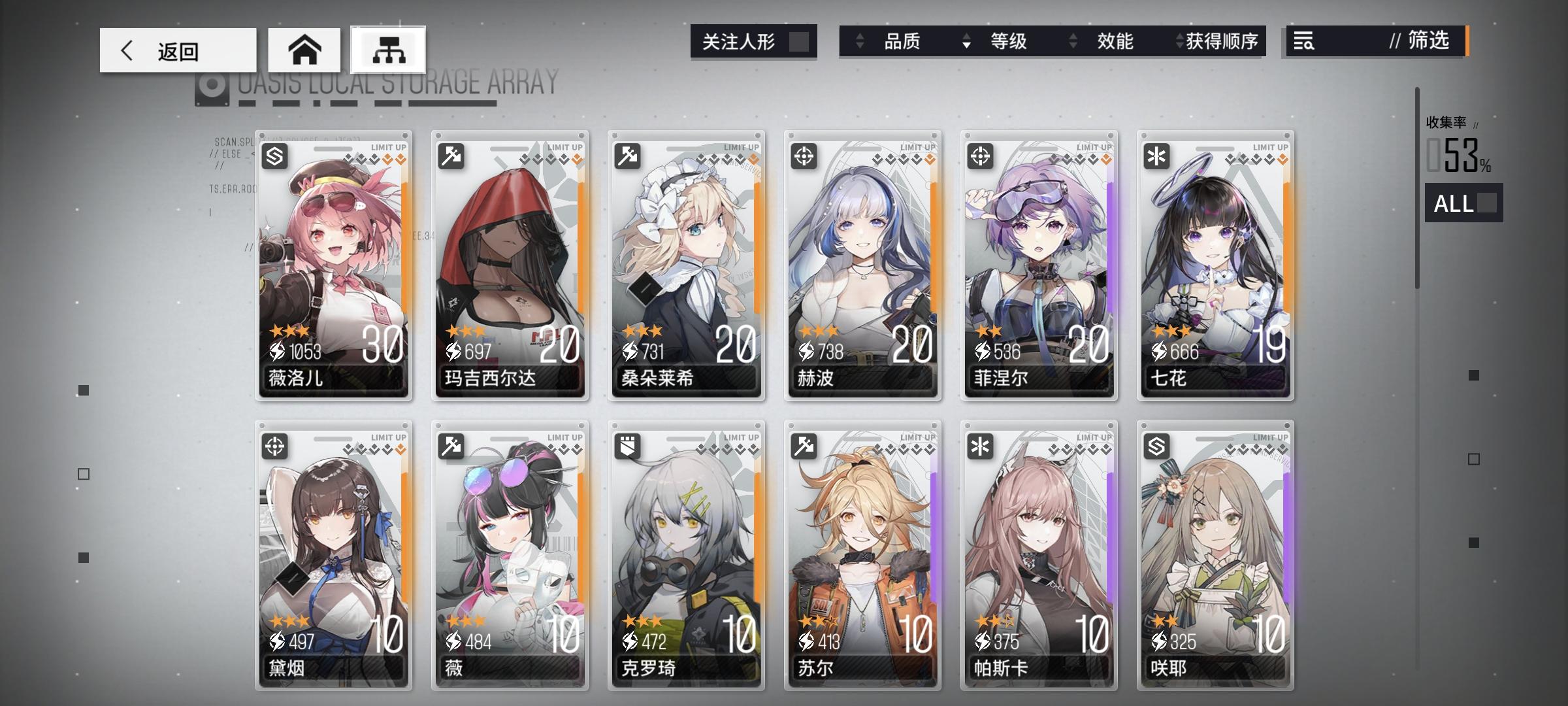Select the storage array structure icon
The height and width of the screenshot is (706, 1568).
[387, 49]
